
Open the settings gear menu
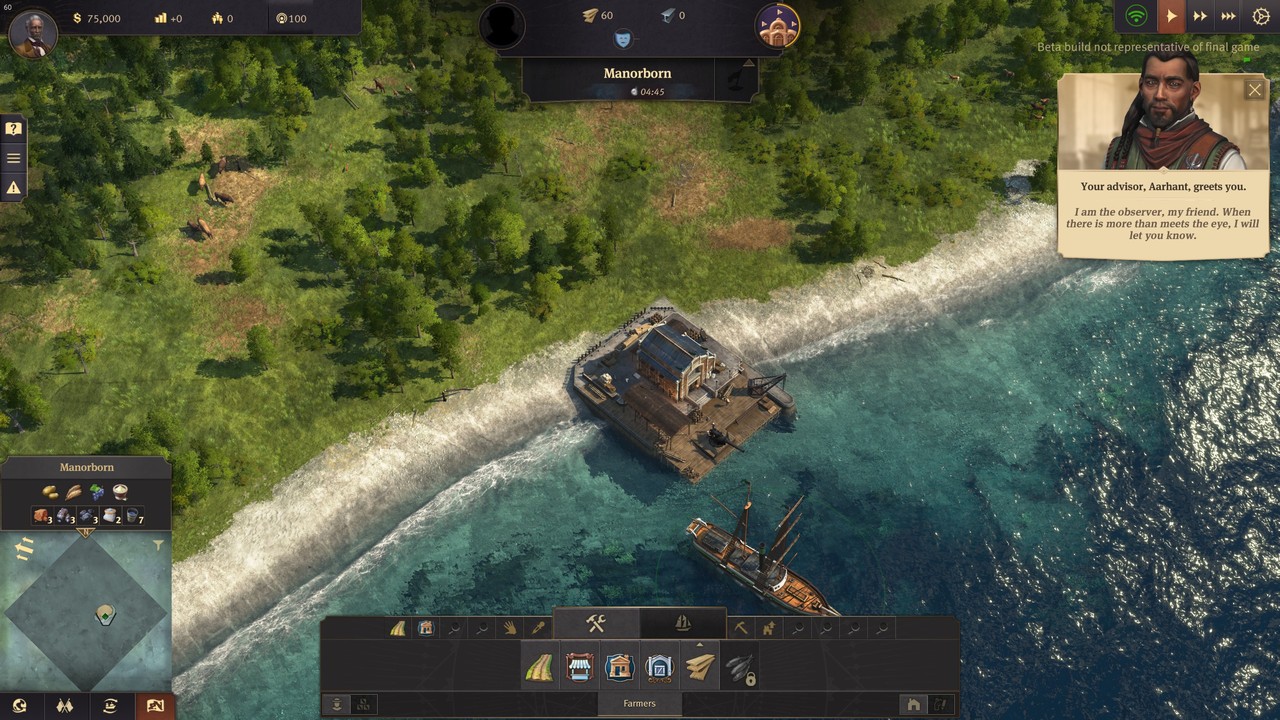tap(1260, 16)
